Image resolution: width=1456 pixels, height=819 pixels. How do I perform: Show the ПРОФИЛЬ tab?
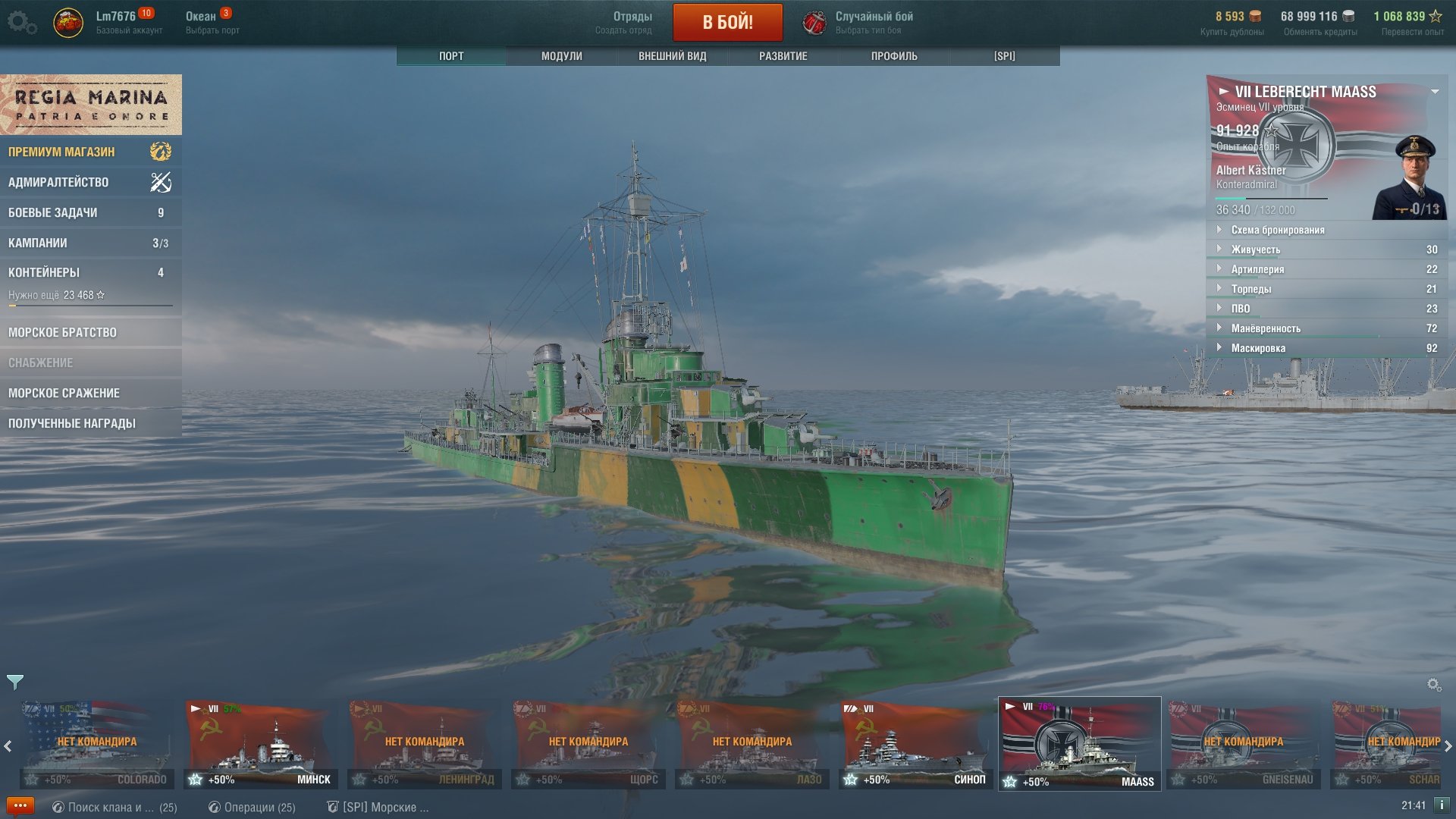click(893, 56)
